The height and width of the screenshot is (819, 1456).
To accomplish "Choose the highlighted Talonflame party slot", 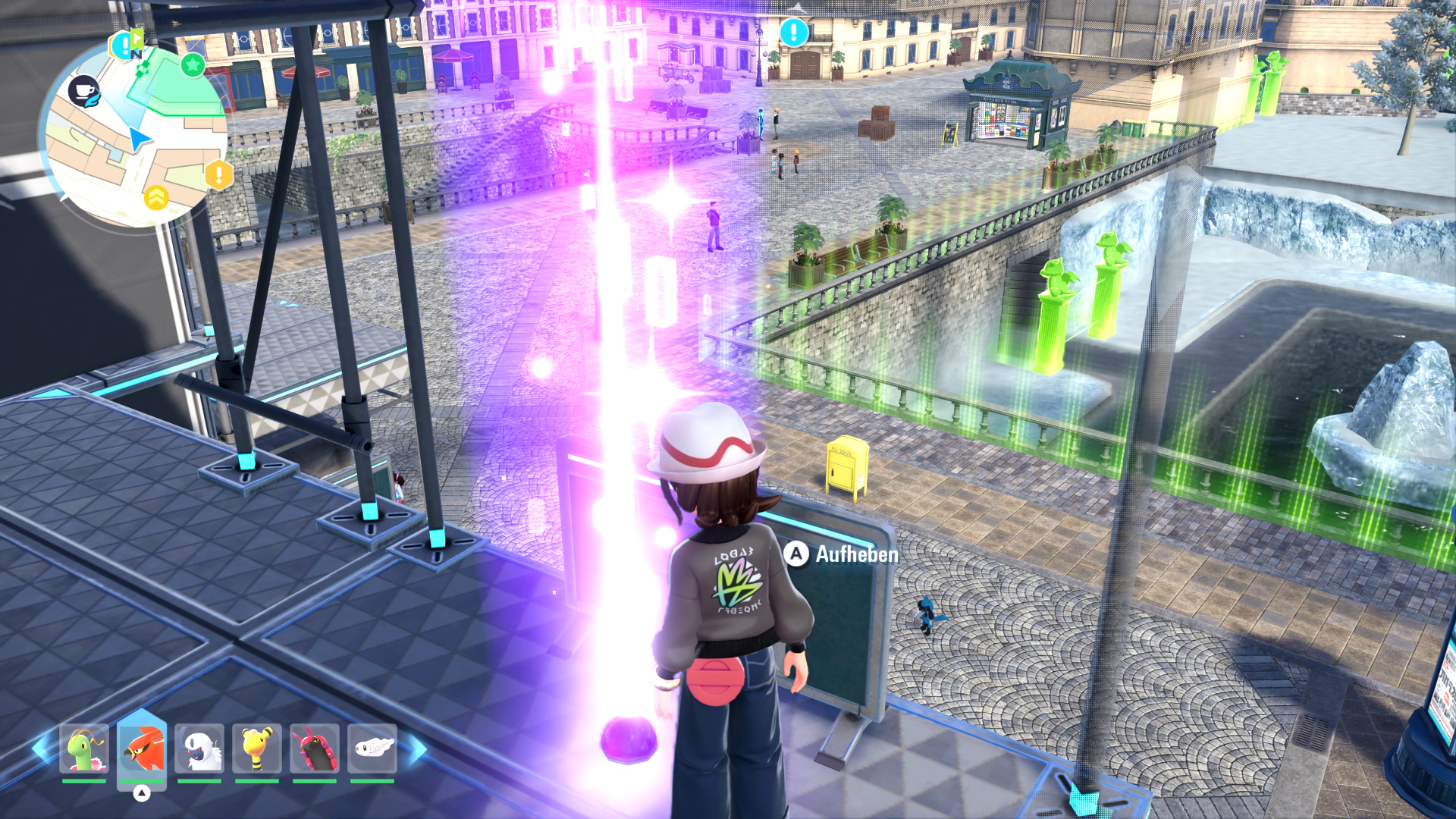I will click(x=142, y=749).
